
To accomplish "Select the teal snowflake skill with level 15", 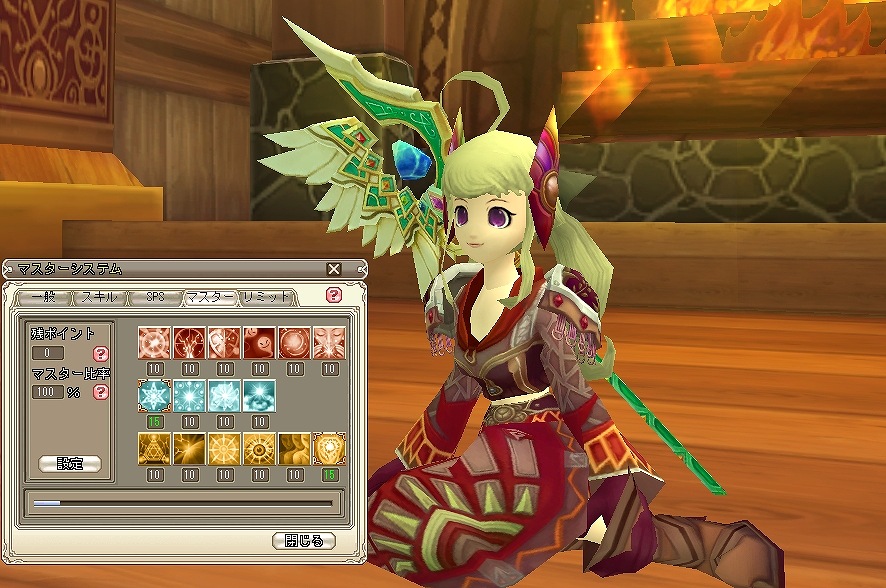I will point(154,395).
